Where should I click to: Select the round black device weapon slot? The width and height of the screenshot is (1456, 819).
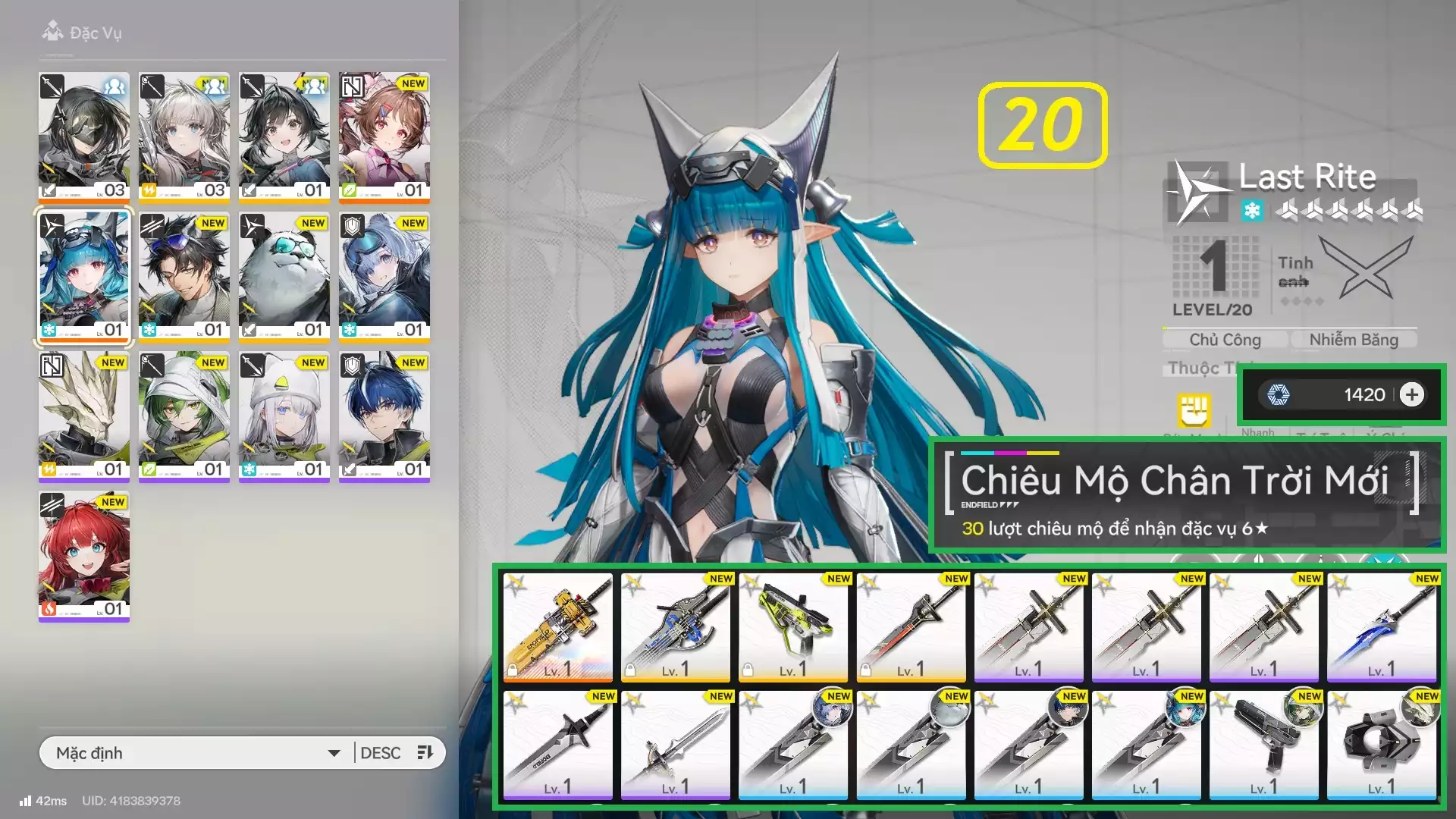1382,745
